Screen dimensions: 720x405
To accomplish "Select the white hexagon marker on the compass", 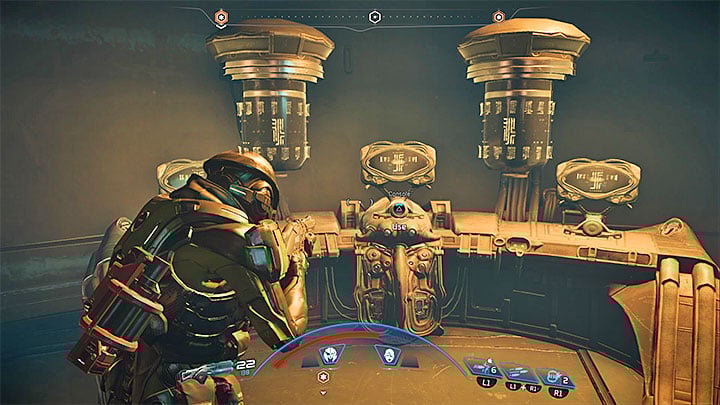I will (374, 16).
